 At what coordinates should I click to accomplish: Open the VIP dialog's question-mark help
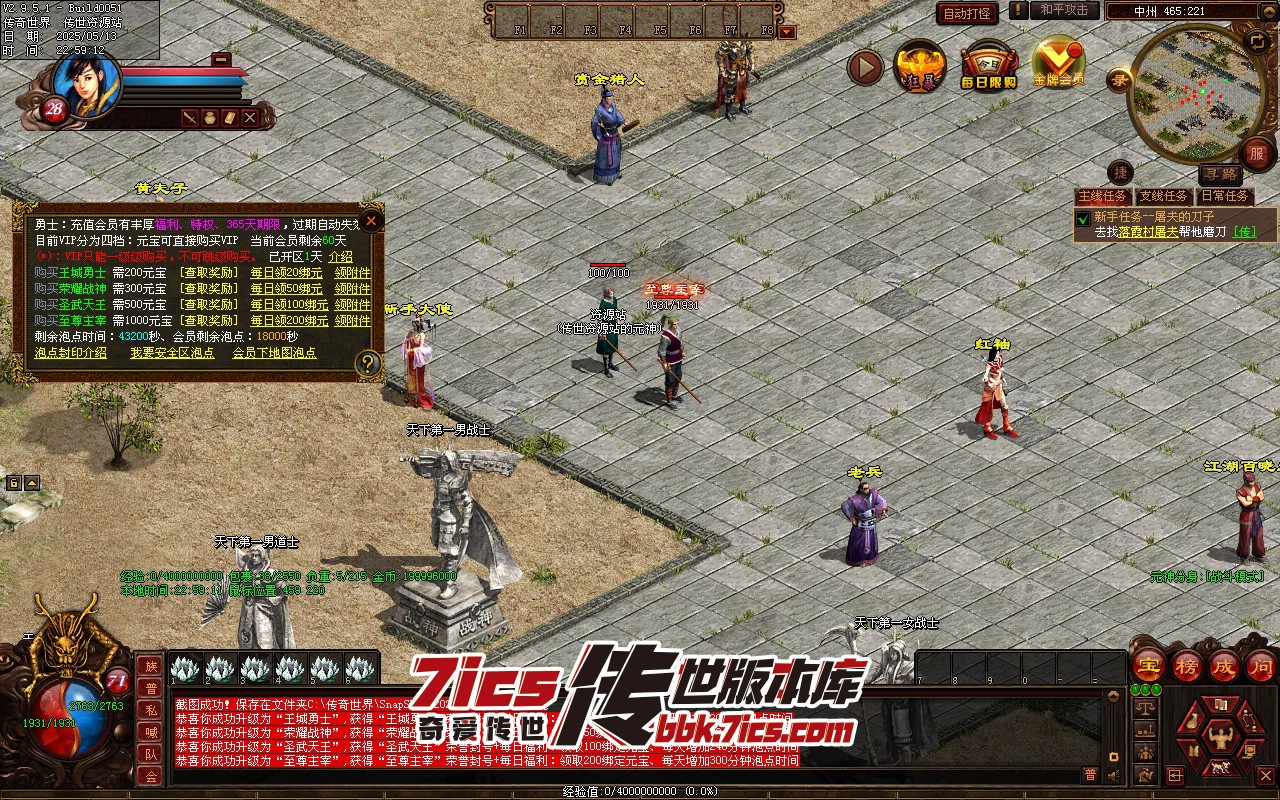[x=369, y=363]
